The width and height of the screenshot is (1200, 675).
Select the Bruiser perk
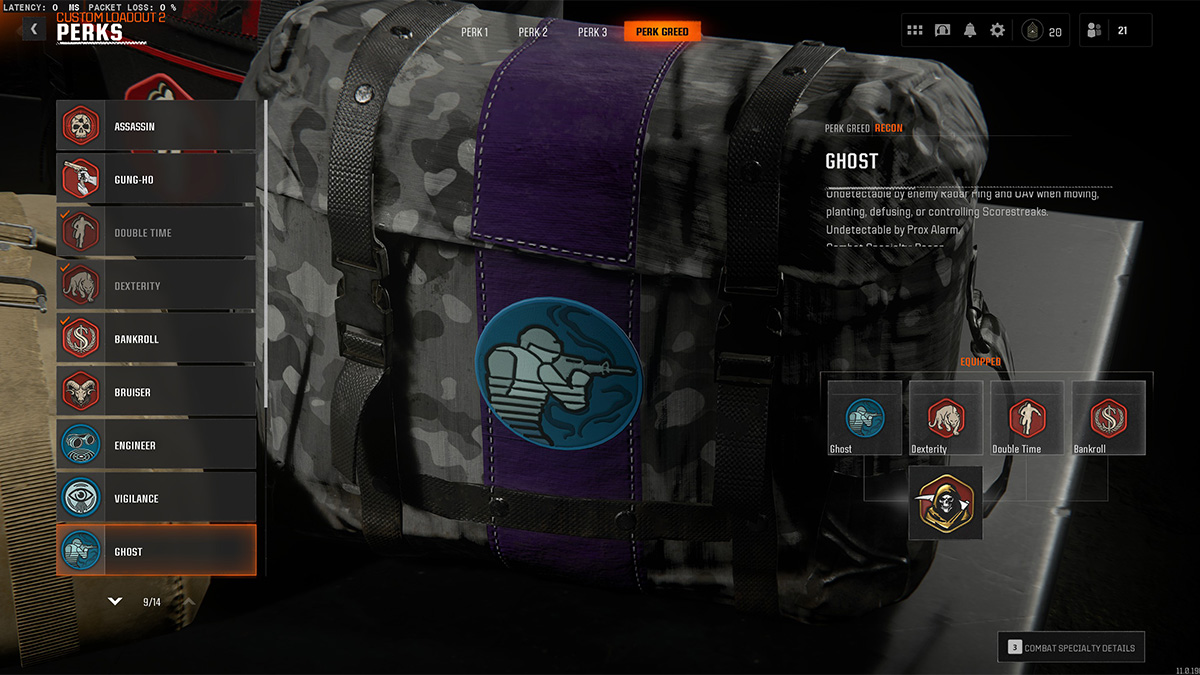[156, 392]
